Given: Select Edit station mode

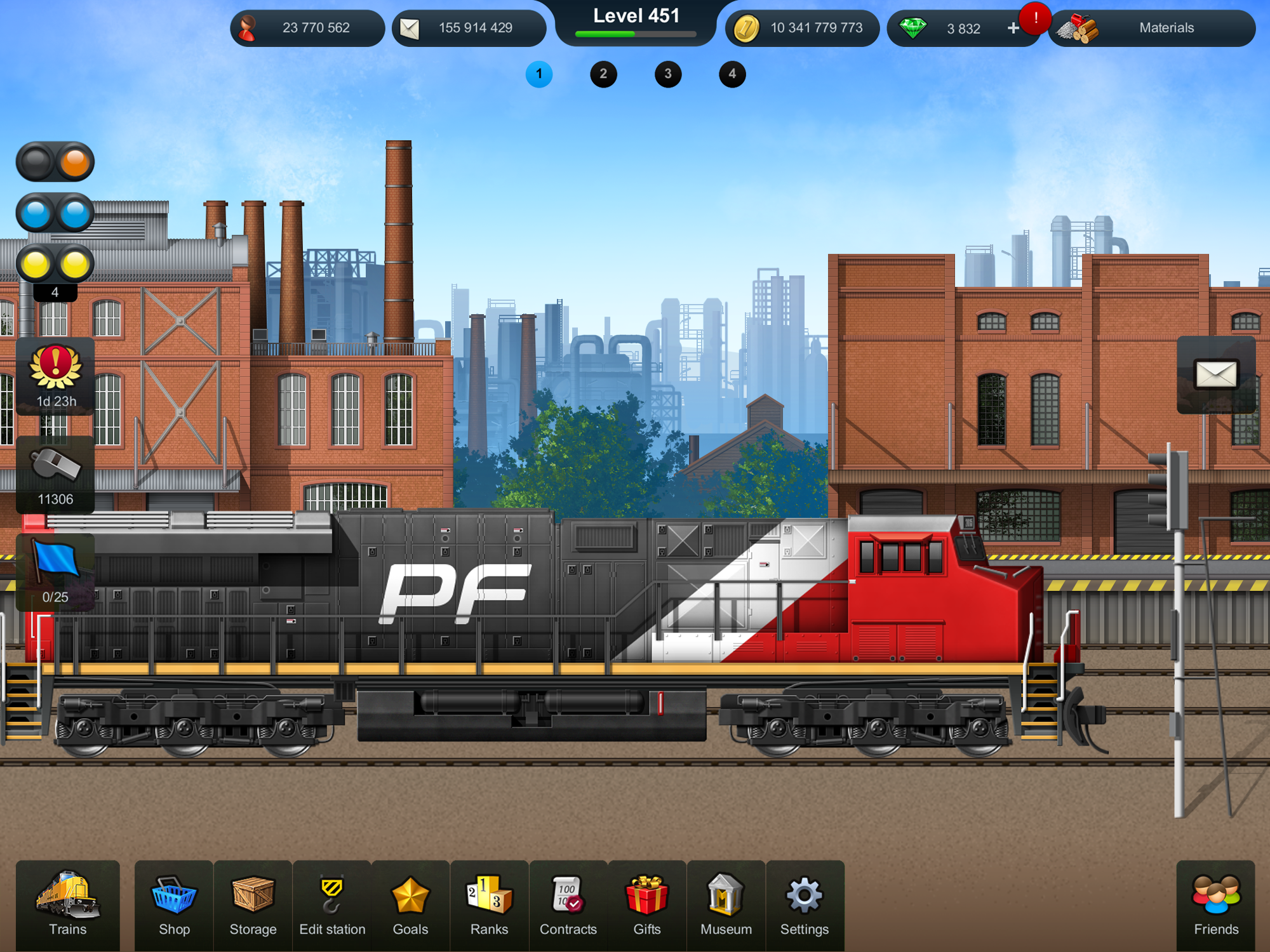Looking at the screenshot, I should 331,904.
